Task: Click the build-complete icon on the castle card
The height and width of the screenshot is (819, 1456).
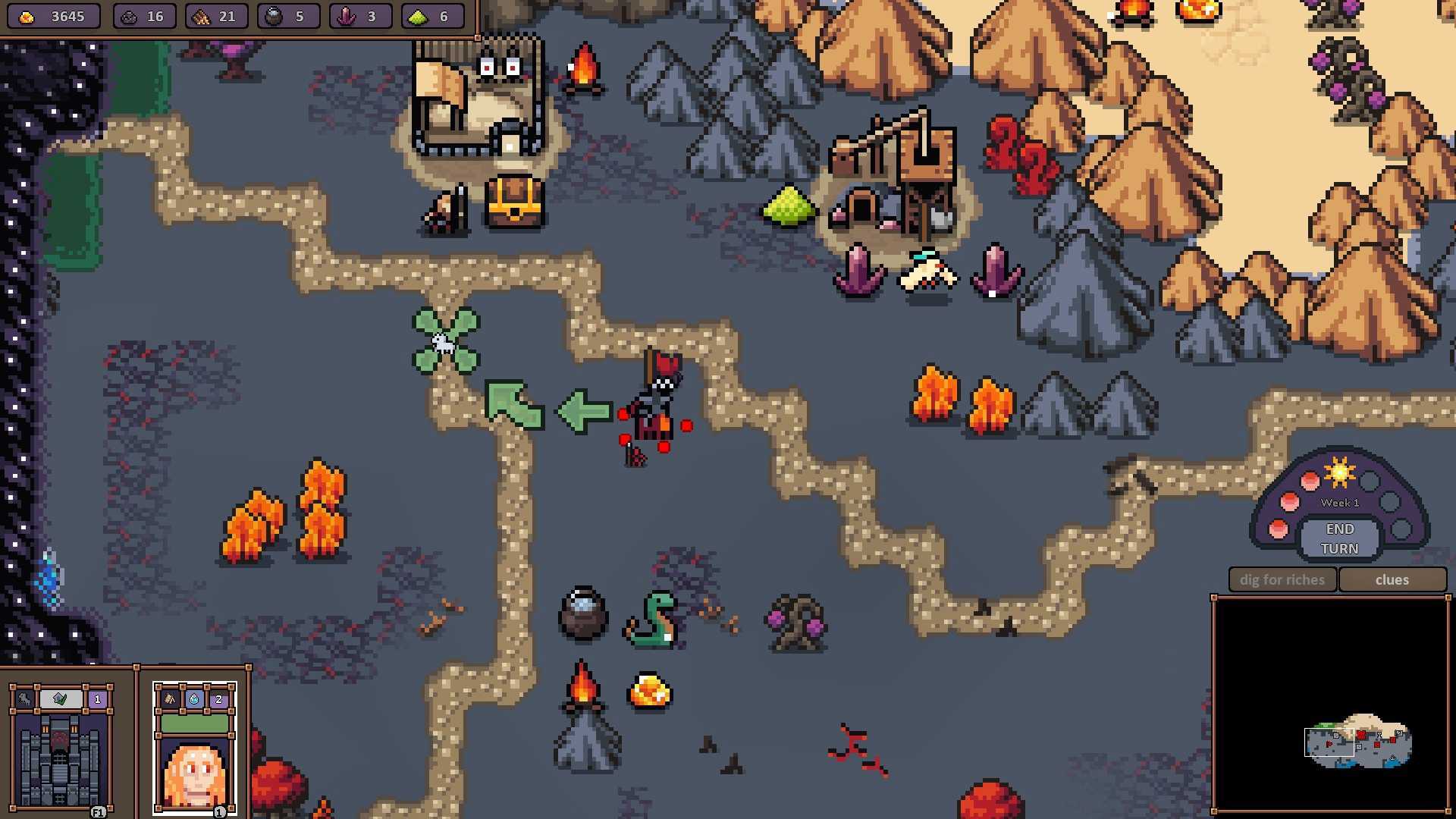Action: 61,699
